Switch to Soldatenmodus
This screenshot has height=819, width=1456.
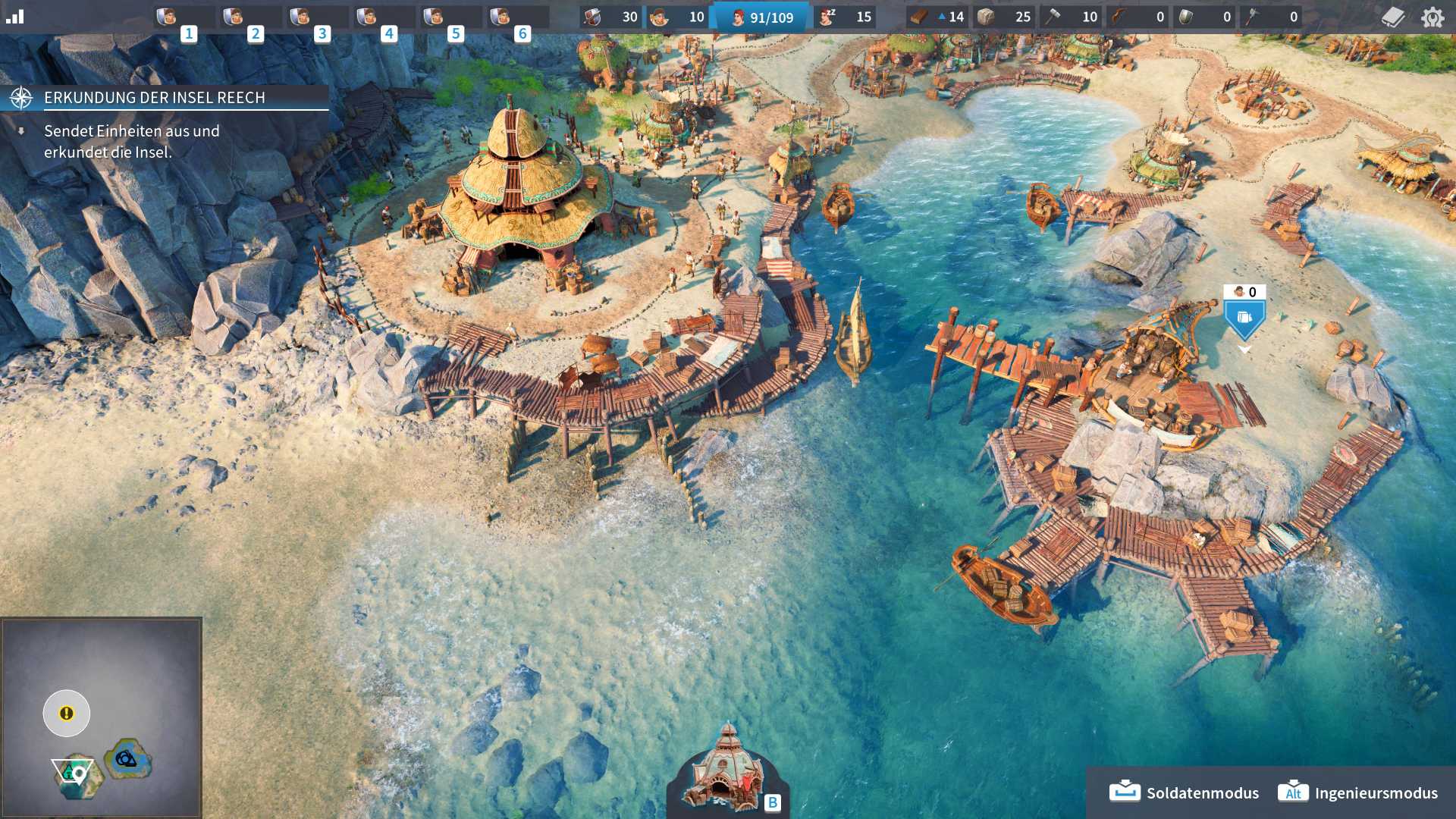pyautogui.click(x=1185, y=792)
